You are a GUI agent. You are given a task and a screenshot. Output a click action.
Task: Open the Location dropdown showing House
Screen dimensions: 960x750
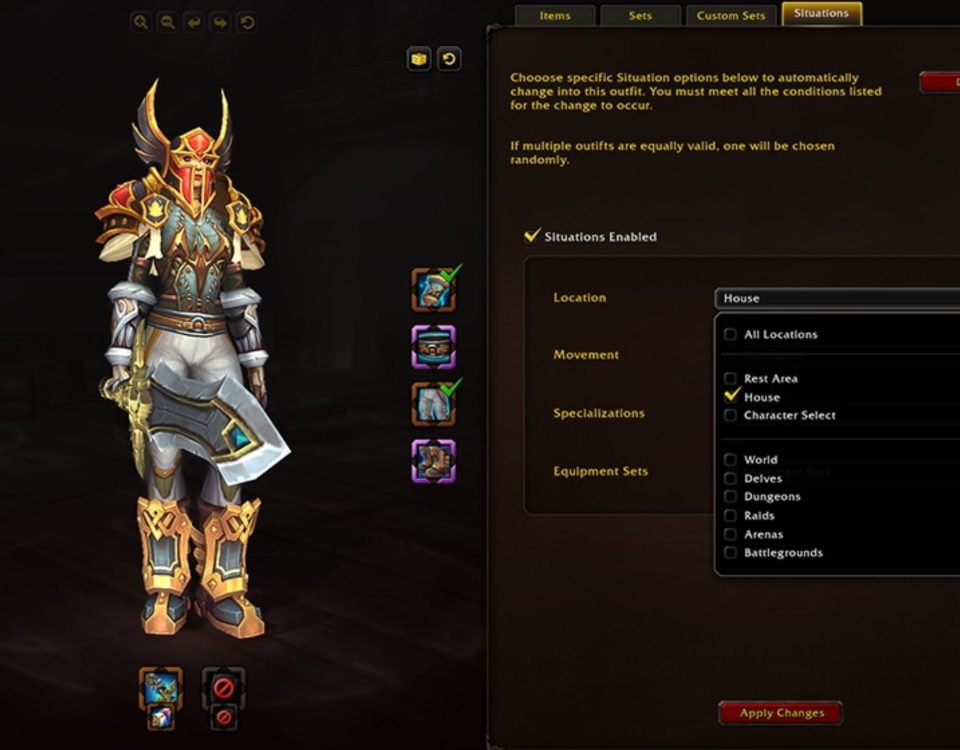[836, 298]
